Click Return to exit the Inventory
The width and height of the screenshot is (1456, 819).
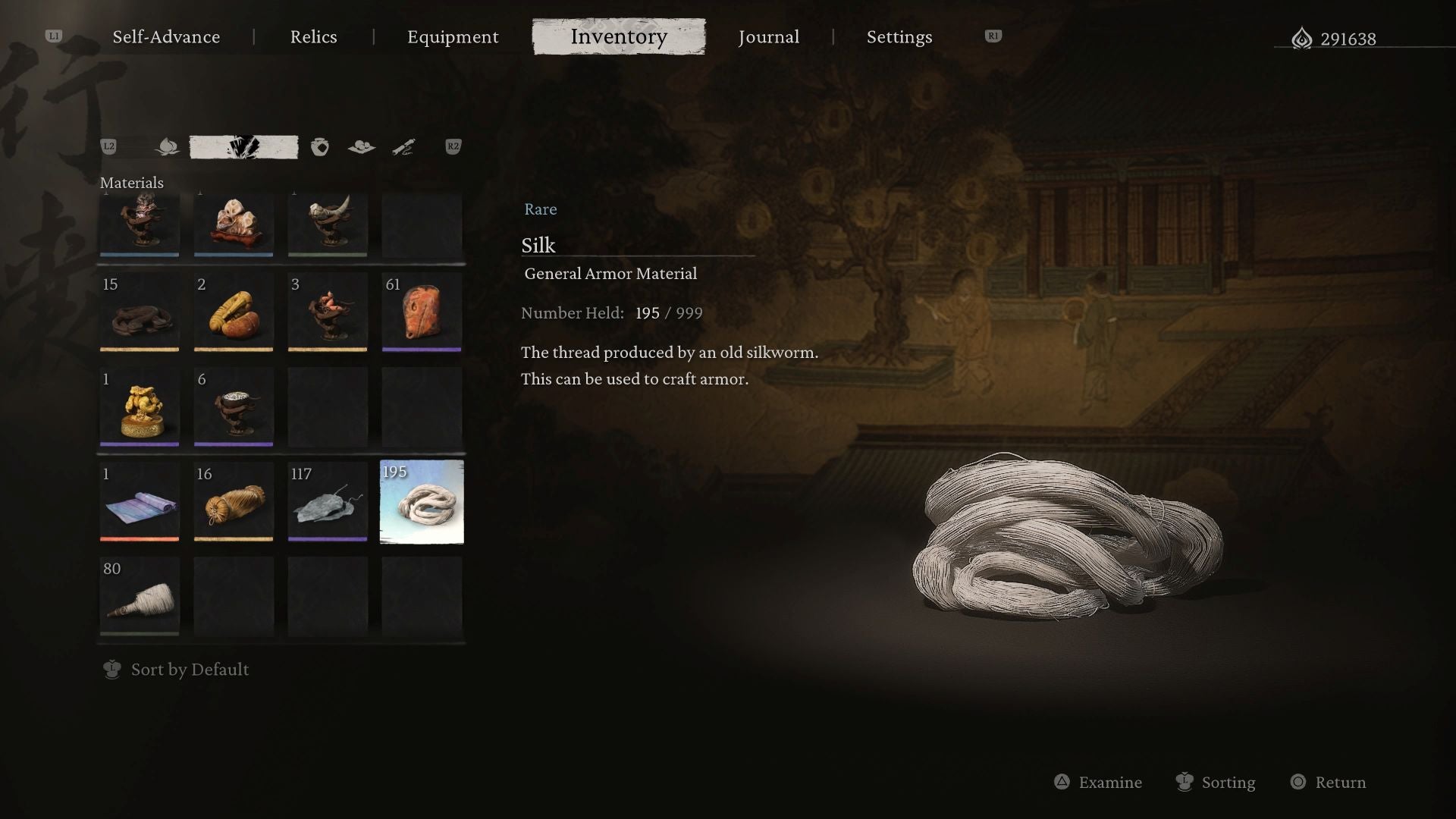(1328, 782)
